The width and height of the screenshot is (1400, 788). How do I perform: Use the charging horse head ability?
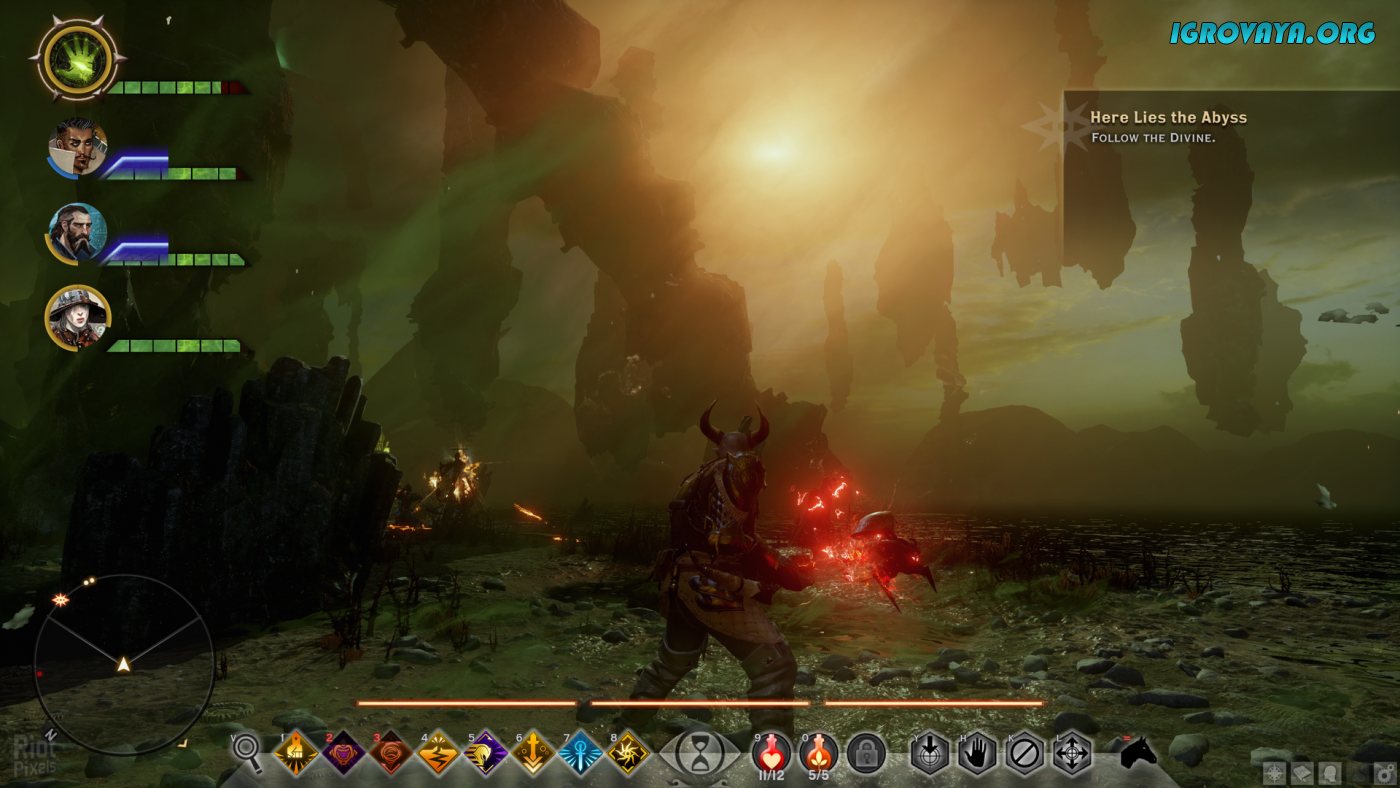(x=485, y=753)
